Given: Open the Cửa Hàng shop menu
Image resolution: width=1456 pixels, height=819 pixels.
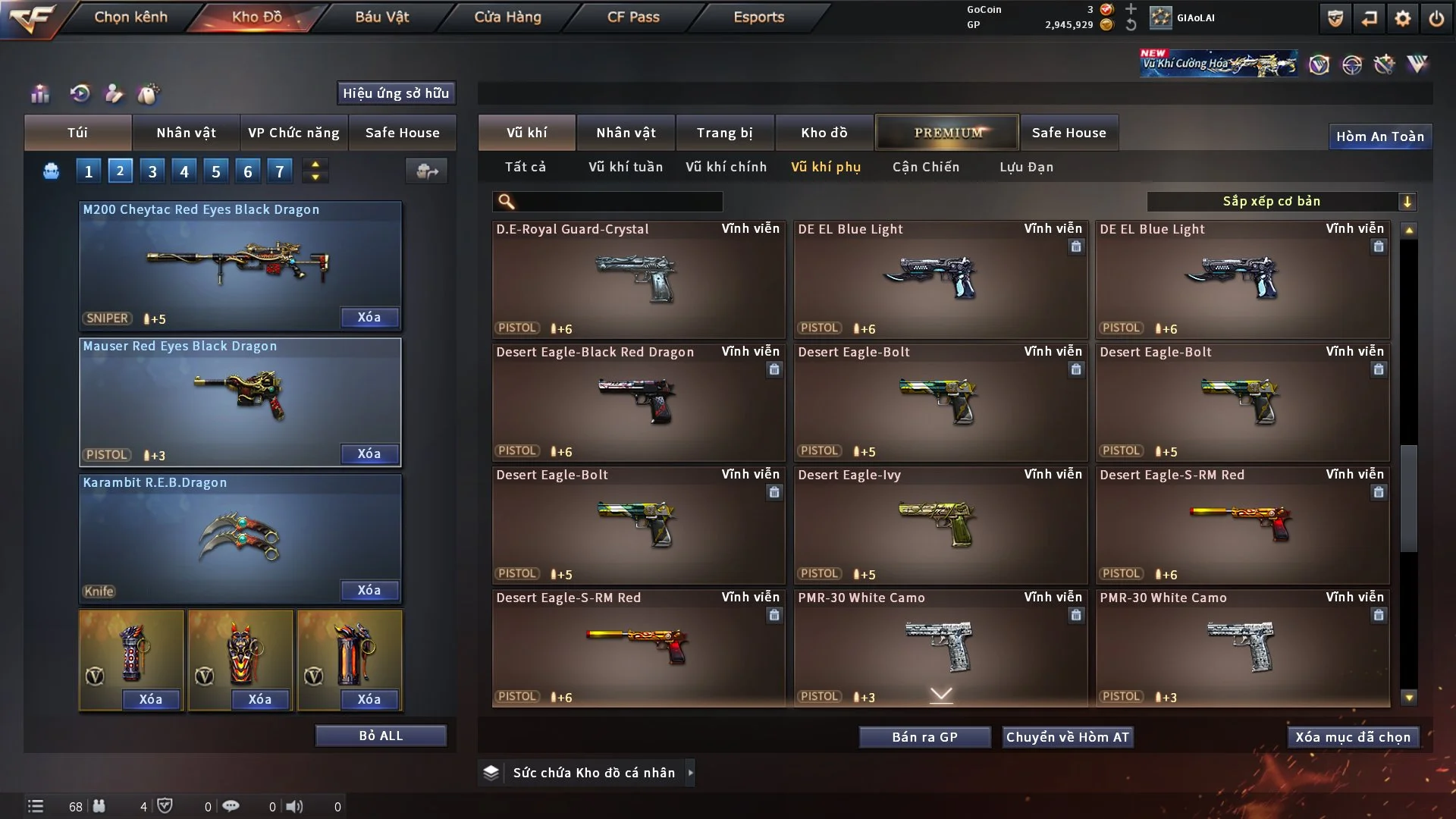Looking at the screenshot, I should [507, 17].
